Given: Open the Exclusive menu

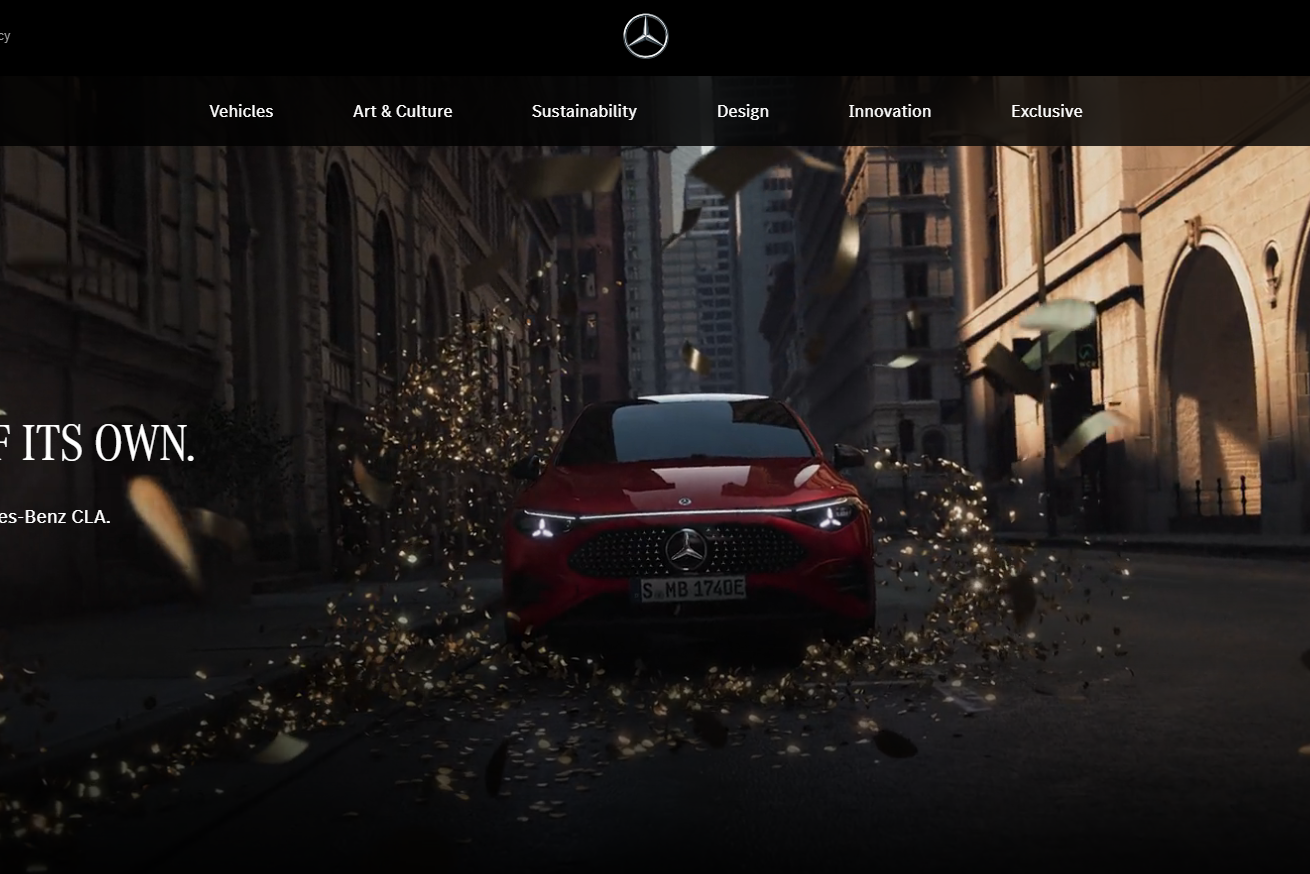Looking at the screenshot, I should (1046, 111).
